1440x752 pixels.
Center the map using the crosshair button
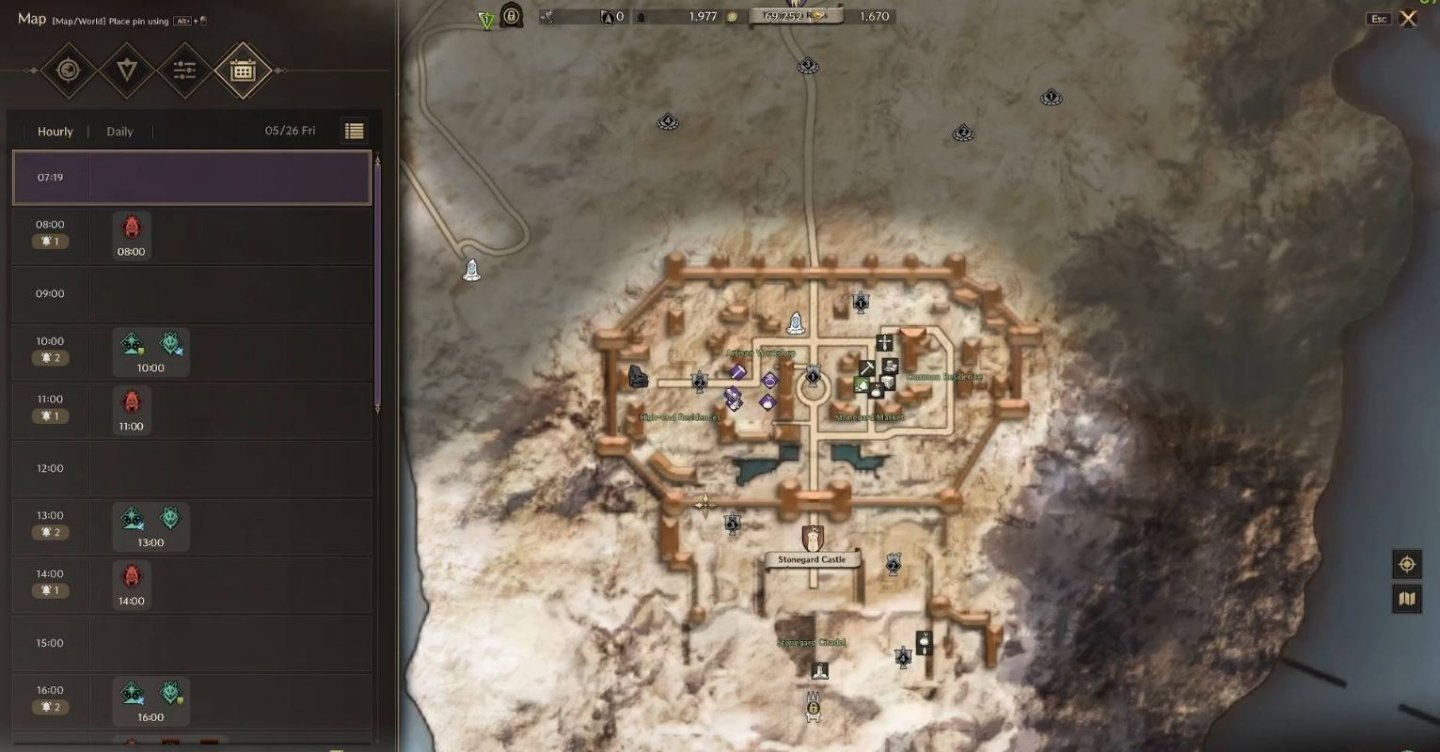pyautogui.click(x=1407, y=564)
